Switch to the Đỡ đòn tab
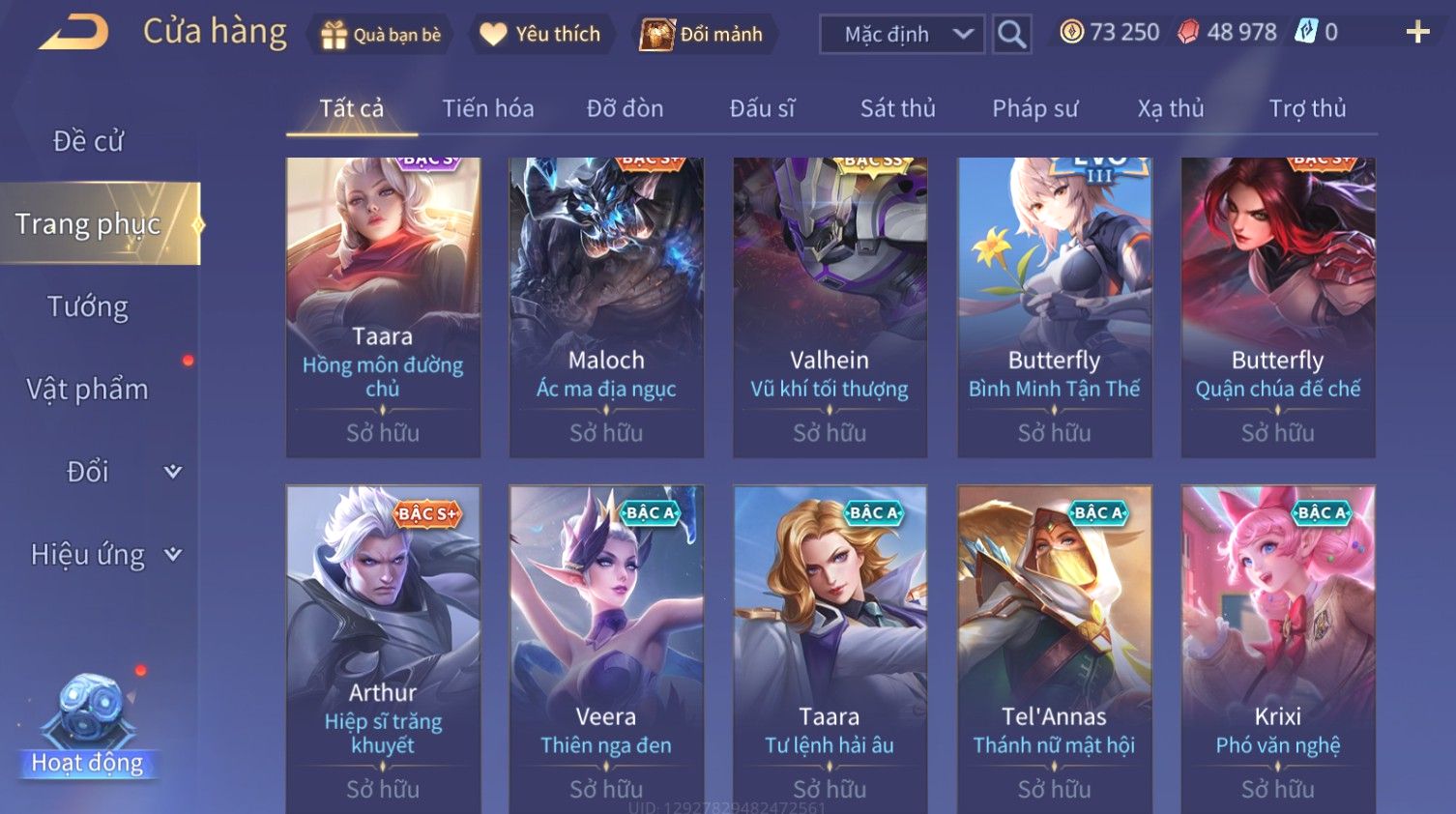This screenshot has height=814, width=1456. click(x=625, y=108)
